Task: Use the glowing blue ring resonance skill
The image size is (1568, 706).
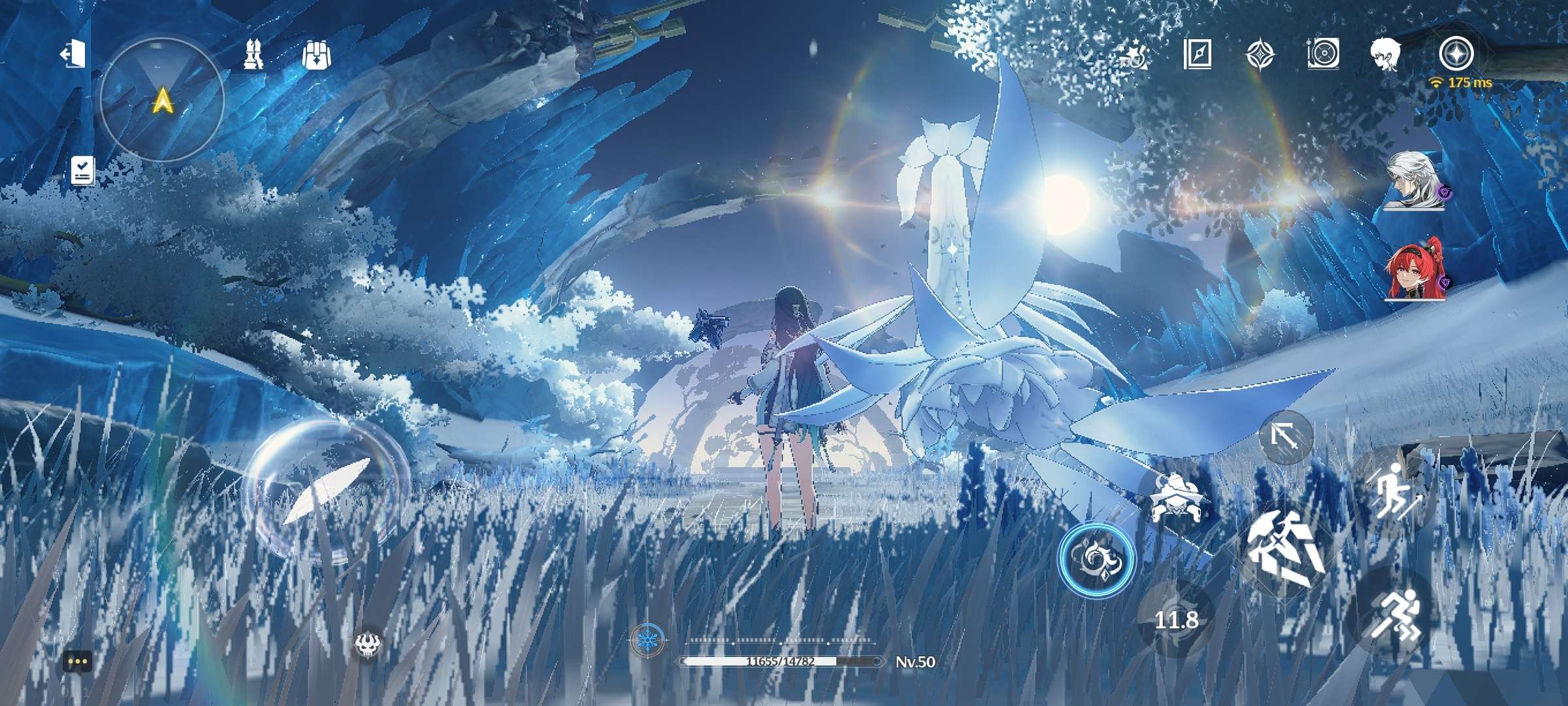Action: (x=1097, y=559)
